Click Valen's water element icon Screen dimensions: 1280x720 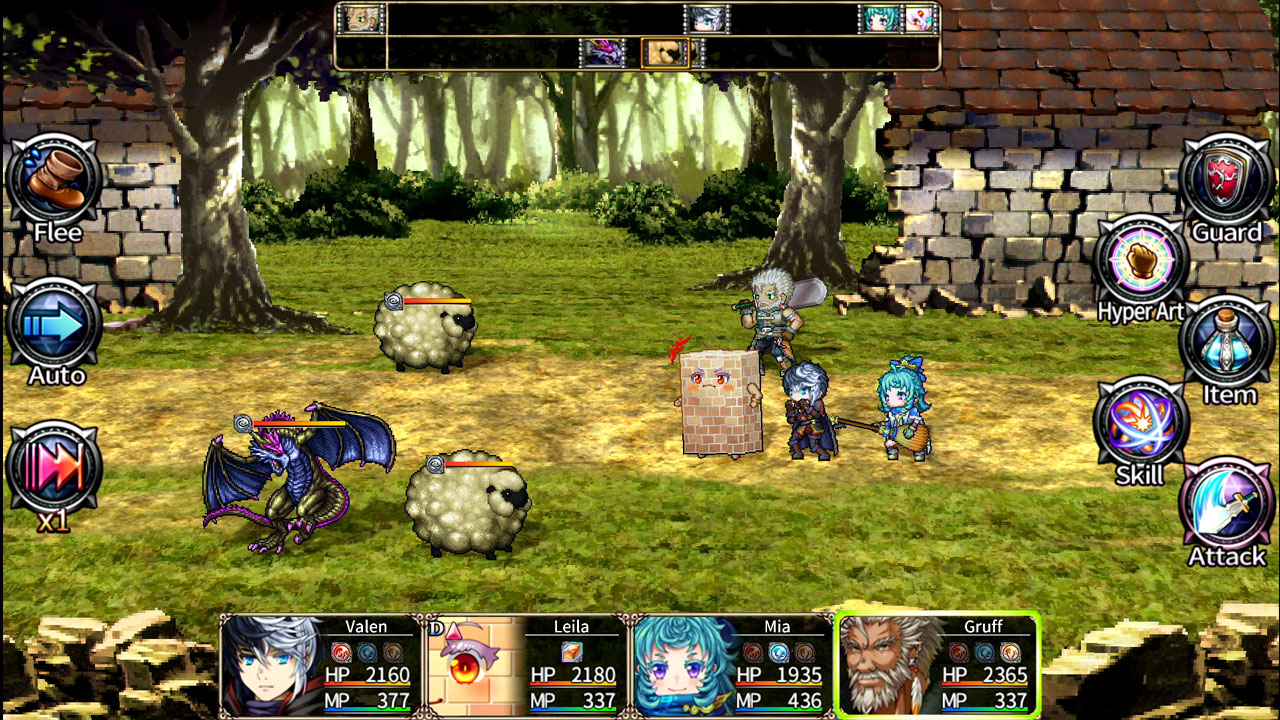pos(367,653)
